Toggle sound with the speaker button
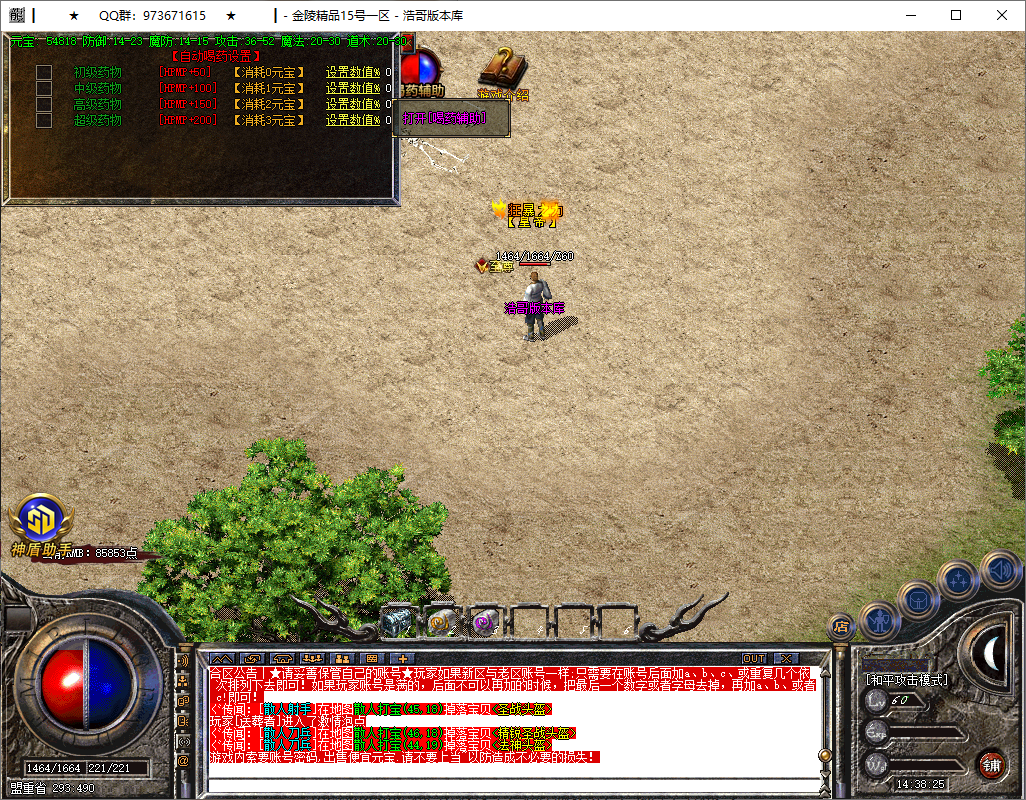The image size is (1026, 800). click(999, 570)
